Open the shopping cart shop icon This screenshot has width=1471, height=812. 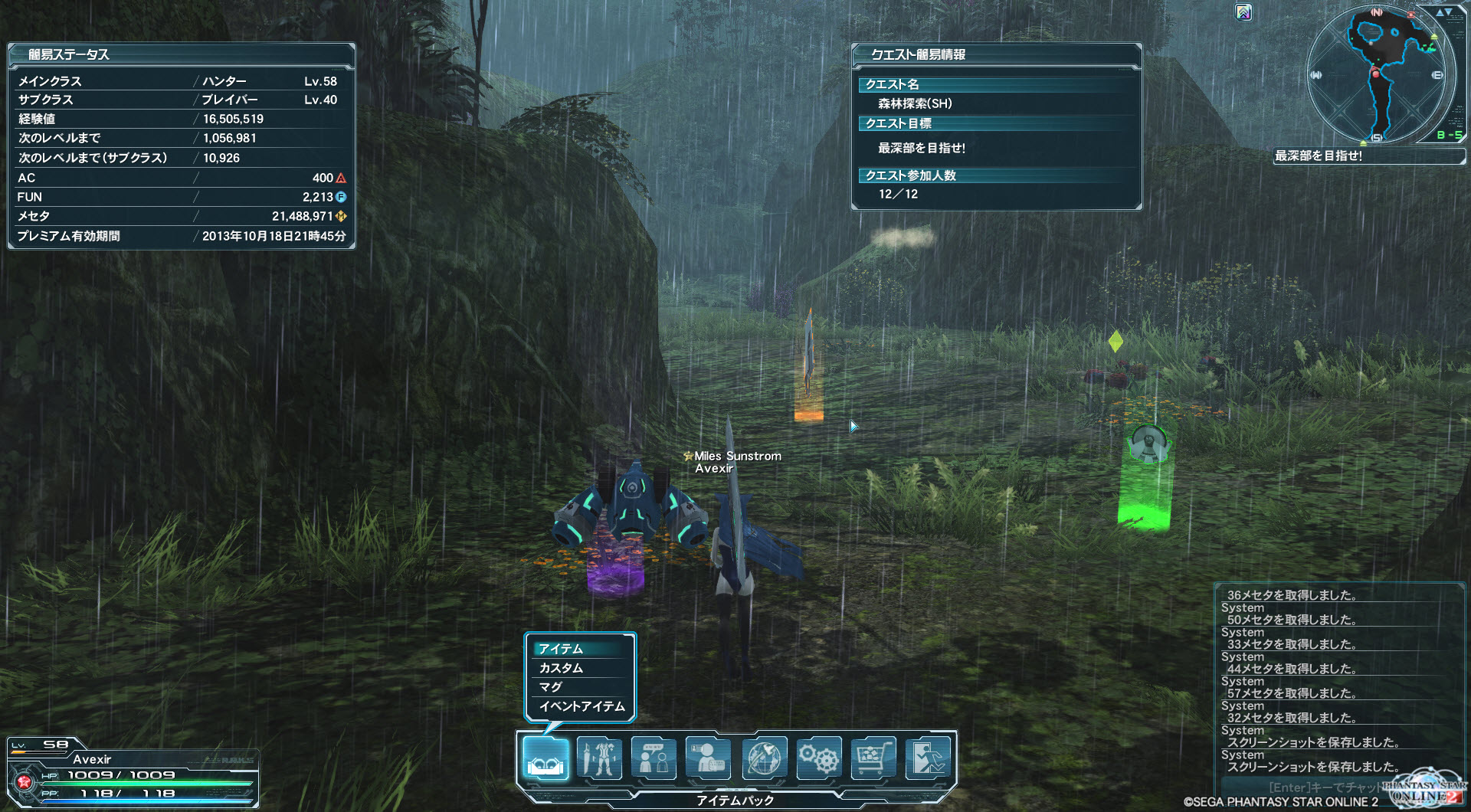[x=873, y=758]
